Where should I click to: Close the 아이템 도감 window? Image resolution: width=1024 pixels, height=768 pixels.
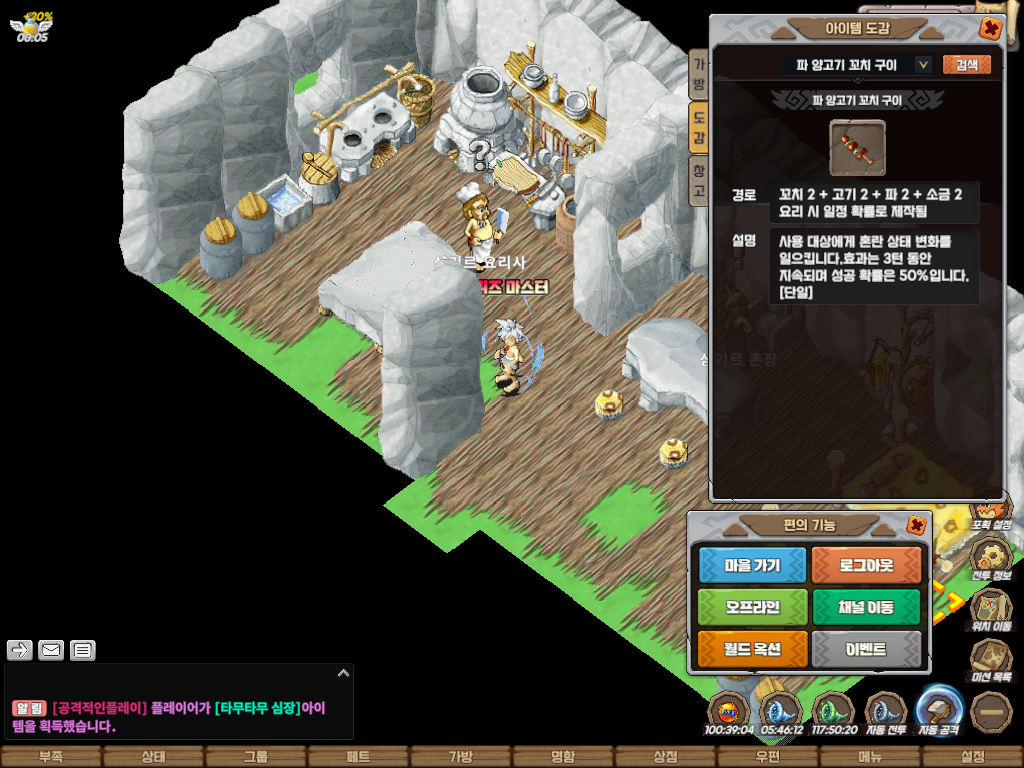[x=990, y=28]
